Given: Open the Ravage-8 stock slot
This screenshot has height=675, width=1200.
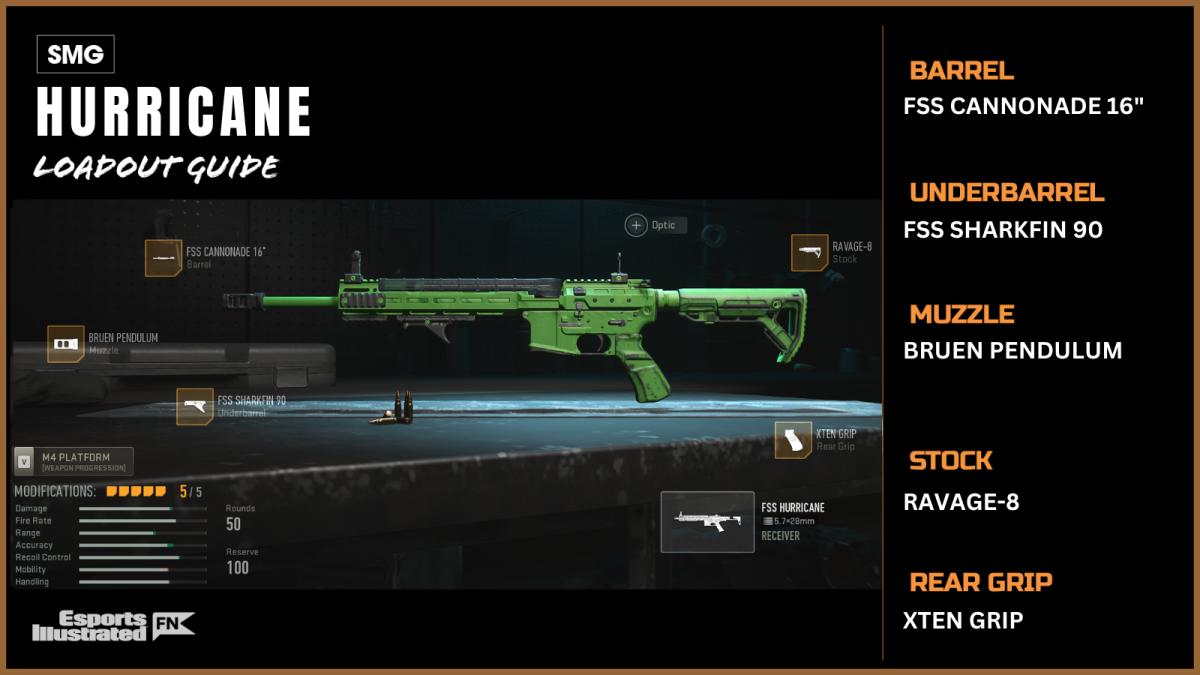Looking at the screenshot, I should tap(809, 253).
